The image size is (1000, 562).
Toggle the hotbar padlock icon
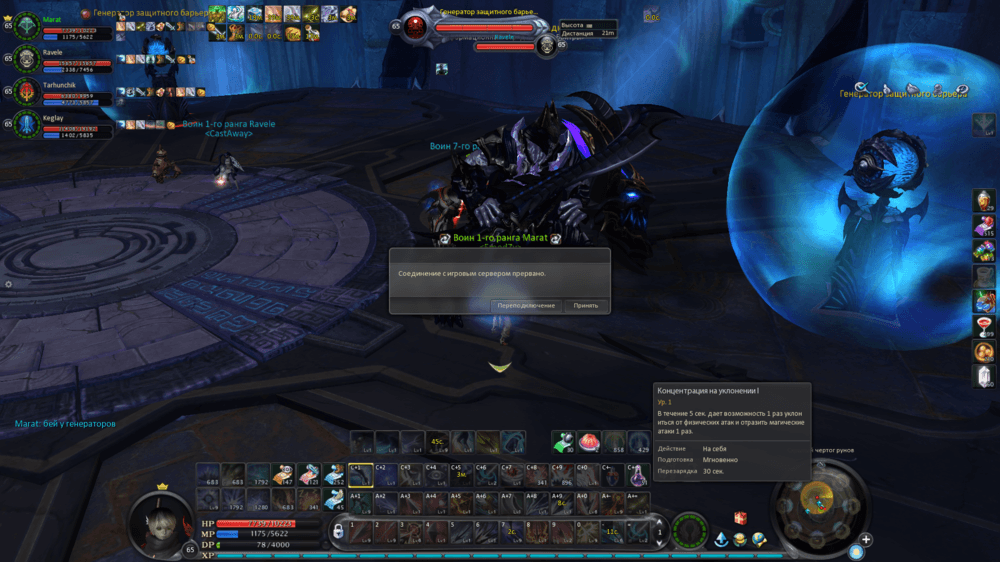(x=338, y=530)
